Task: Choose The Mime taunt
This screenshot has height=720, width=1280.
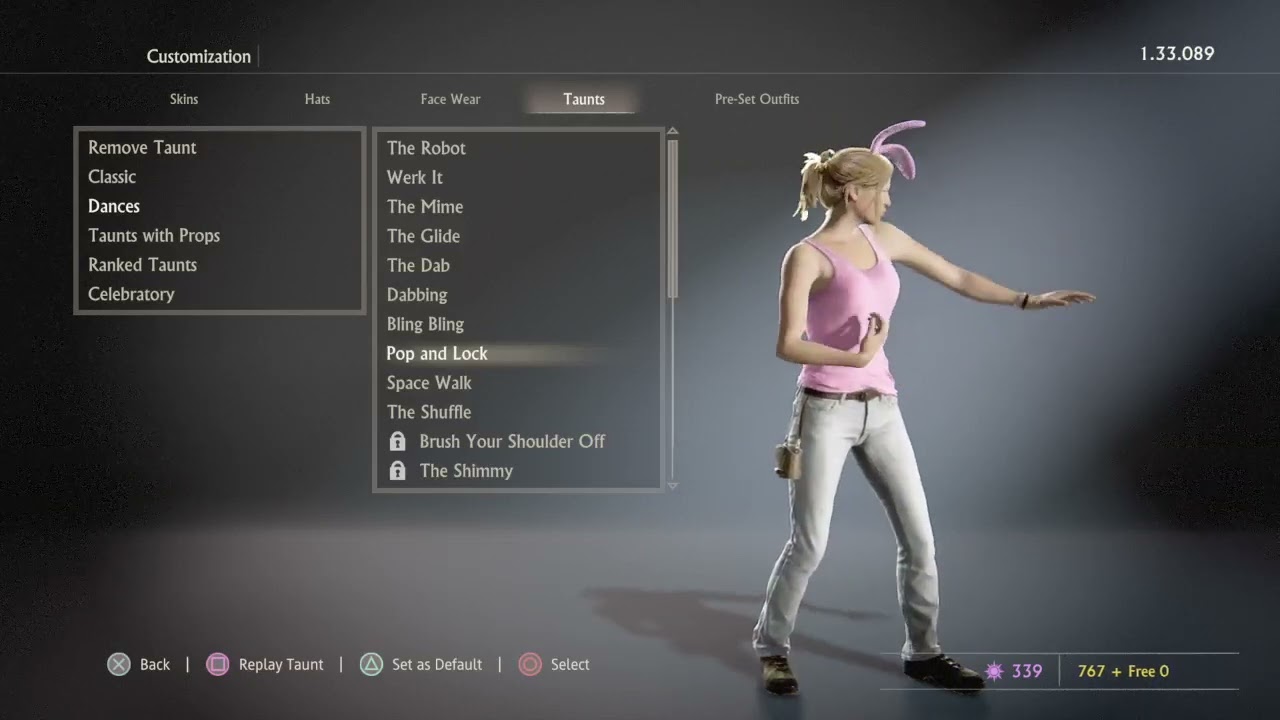Action: 425,207
